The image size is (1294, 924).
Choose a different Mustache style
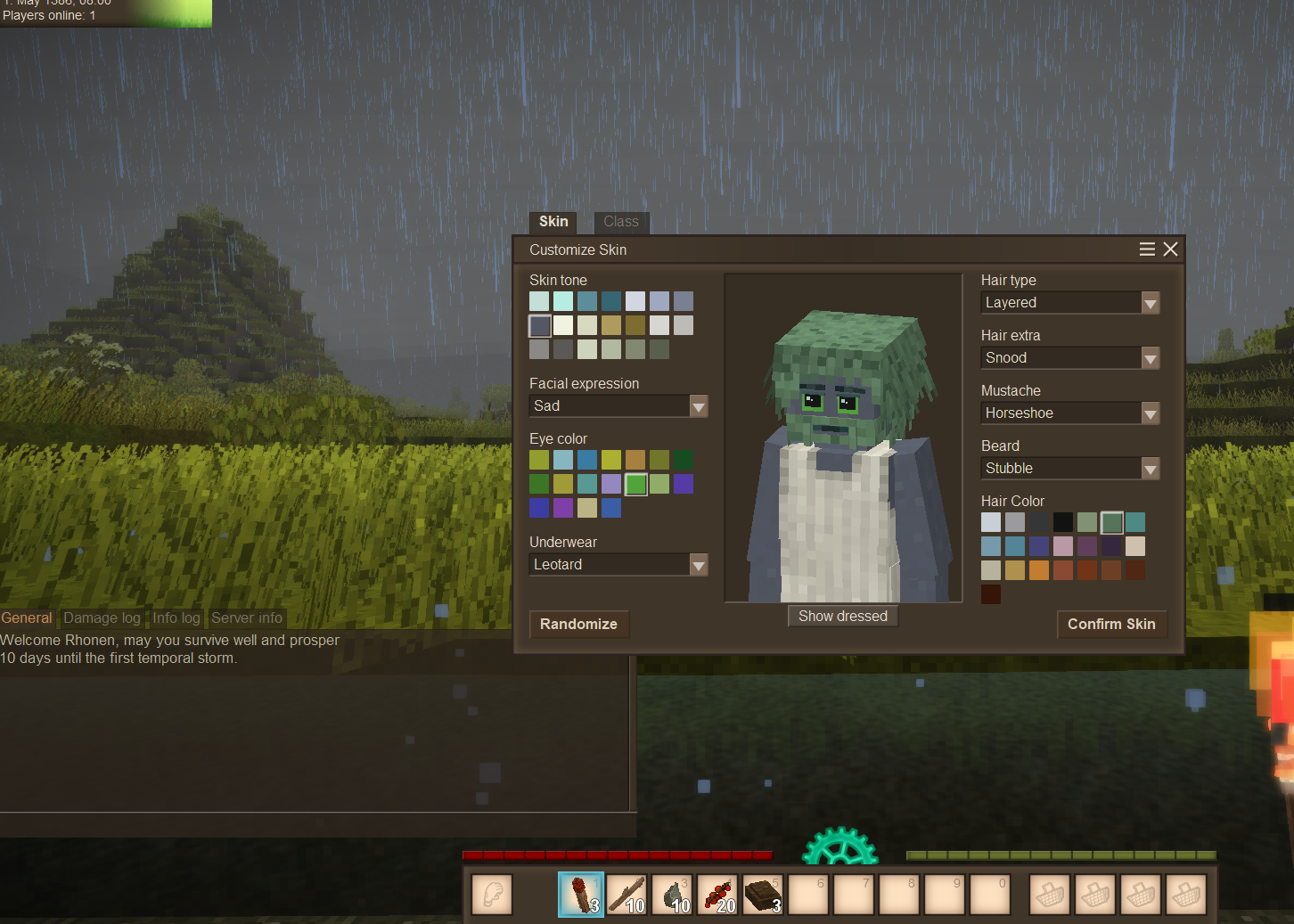[1150, 413]
